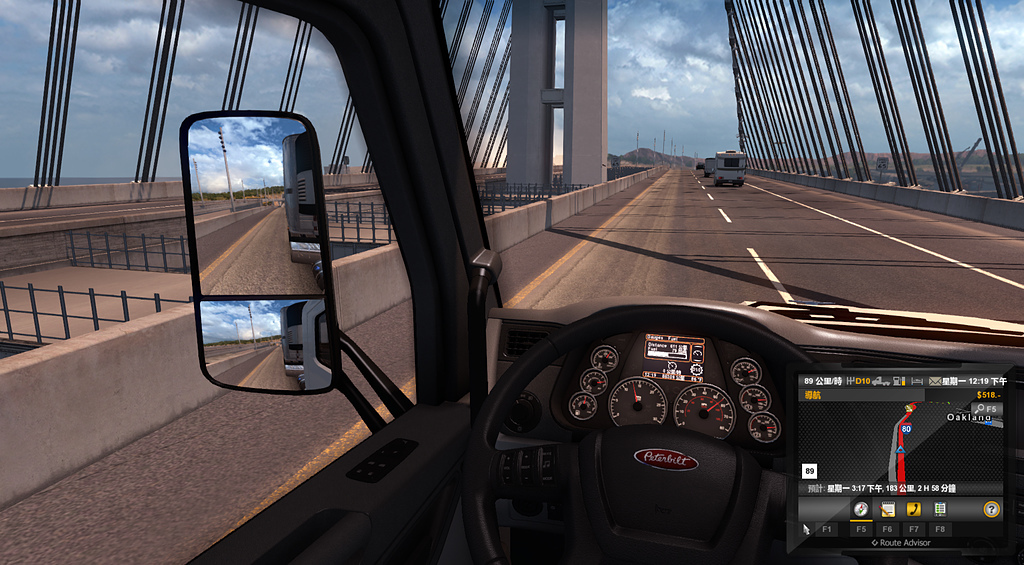Open the question mark help button

tap(991, 508)
